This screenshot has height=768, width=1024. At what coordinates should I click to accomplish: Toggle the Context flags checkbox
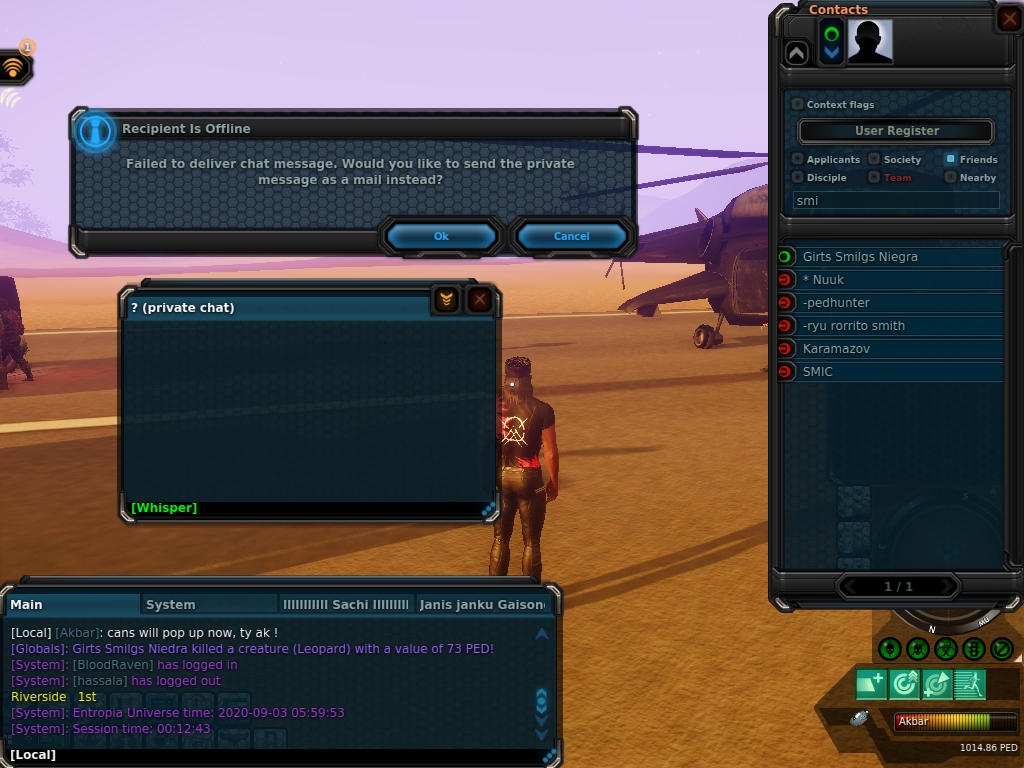tap(797, 104)
